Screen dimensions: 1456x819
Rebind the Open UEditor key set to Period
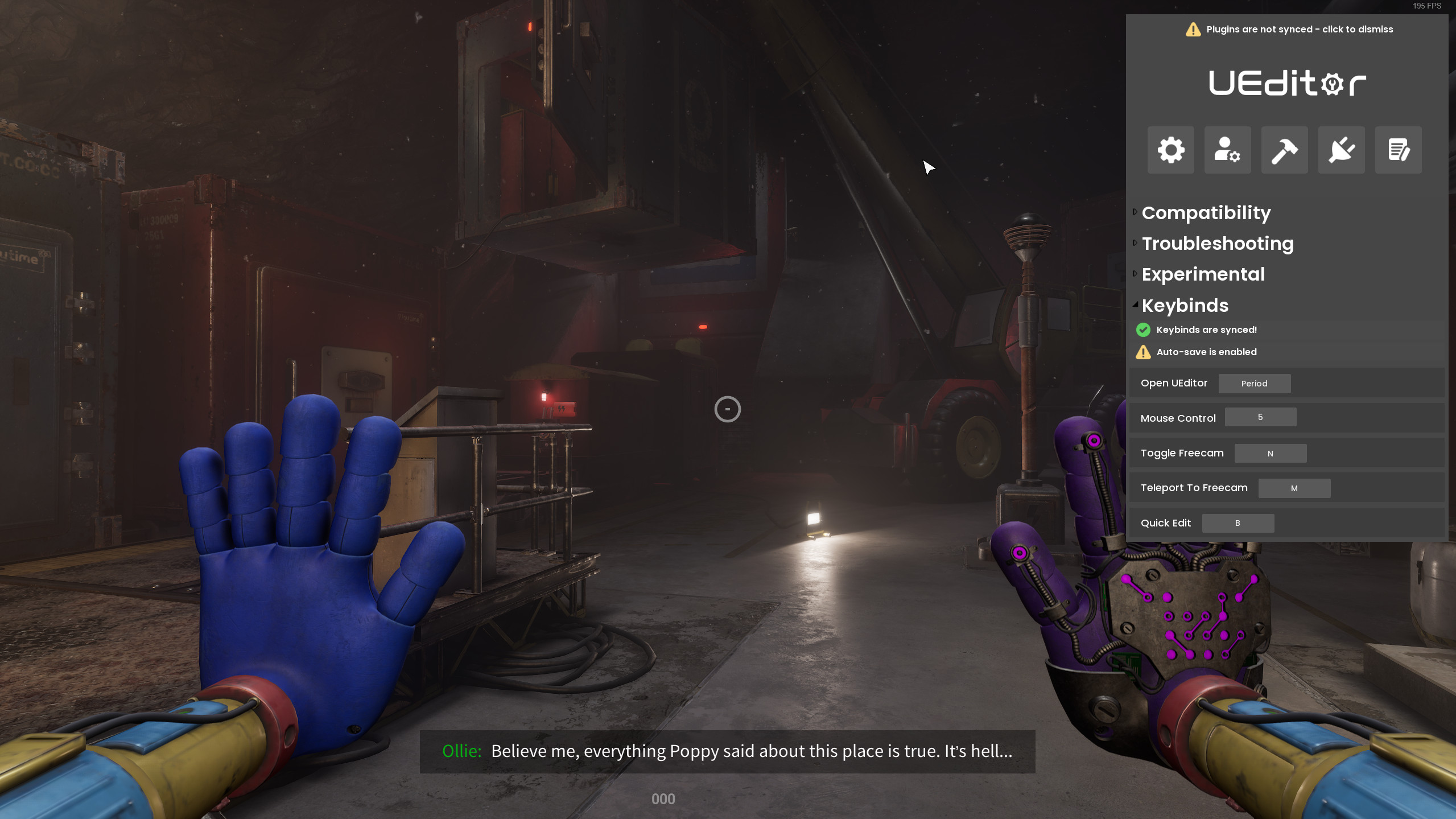[x=1254, y=384]
